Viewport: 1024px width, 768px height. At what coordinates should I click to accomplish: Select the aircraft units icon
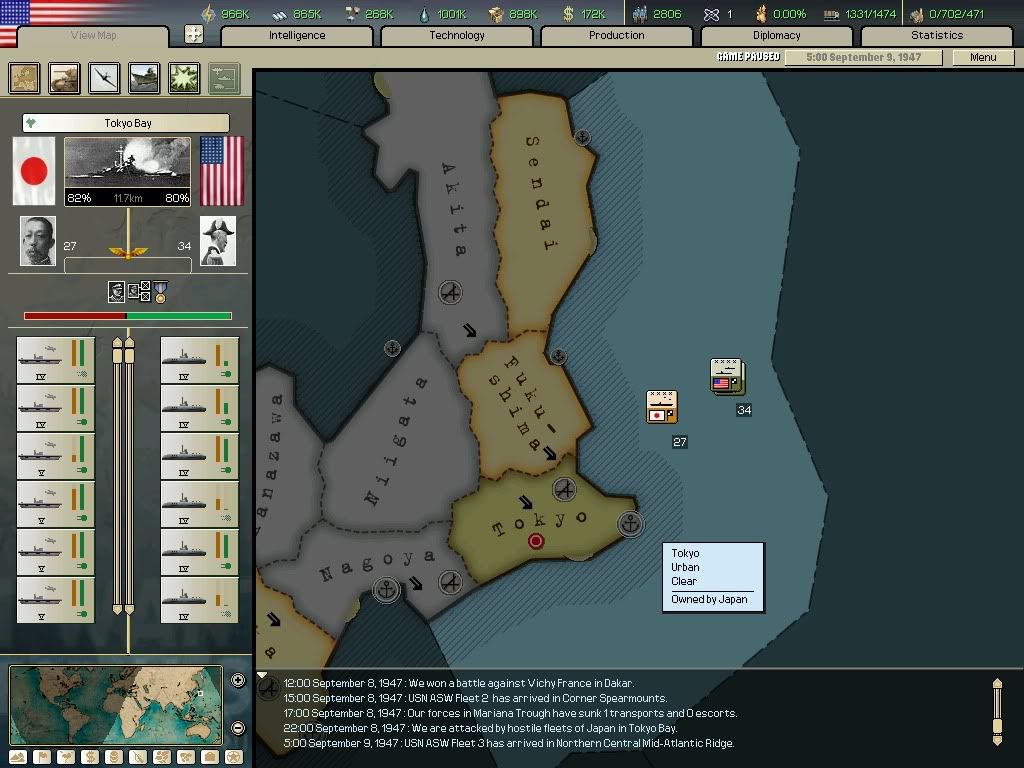pyautogui.click(x=105, y=78)
